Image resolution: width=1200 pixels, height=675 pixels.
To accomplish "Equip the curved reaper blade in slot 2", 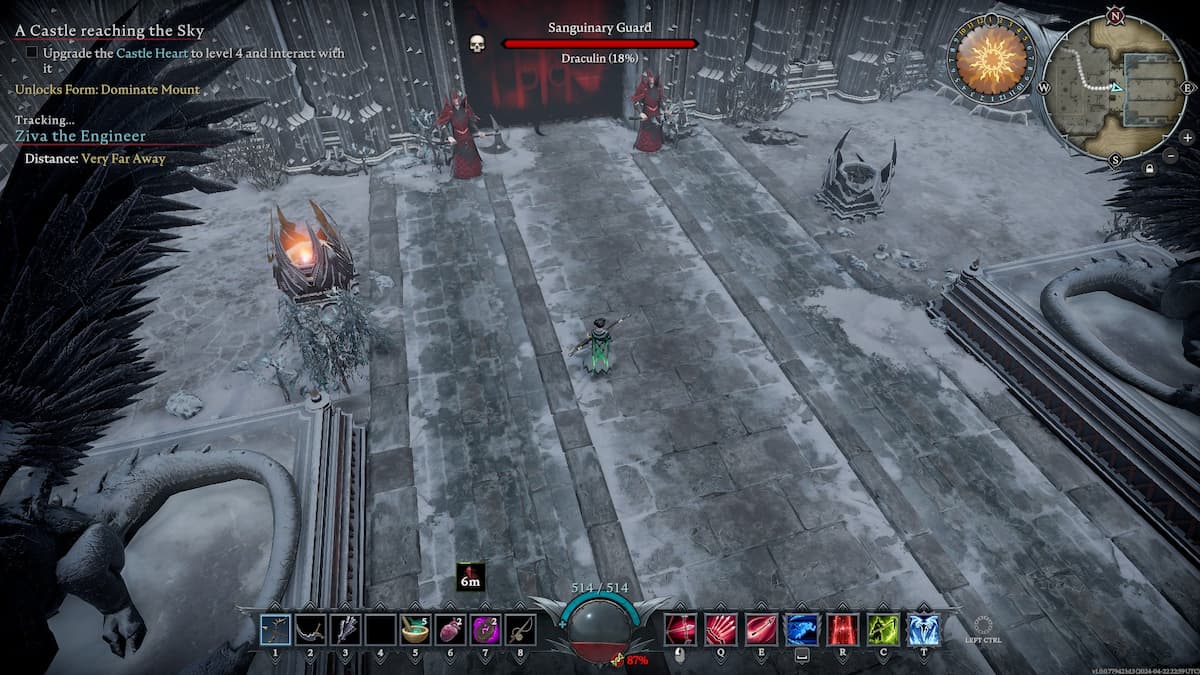I will coord(310,629).
